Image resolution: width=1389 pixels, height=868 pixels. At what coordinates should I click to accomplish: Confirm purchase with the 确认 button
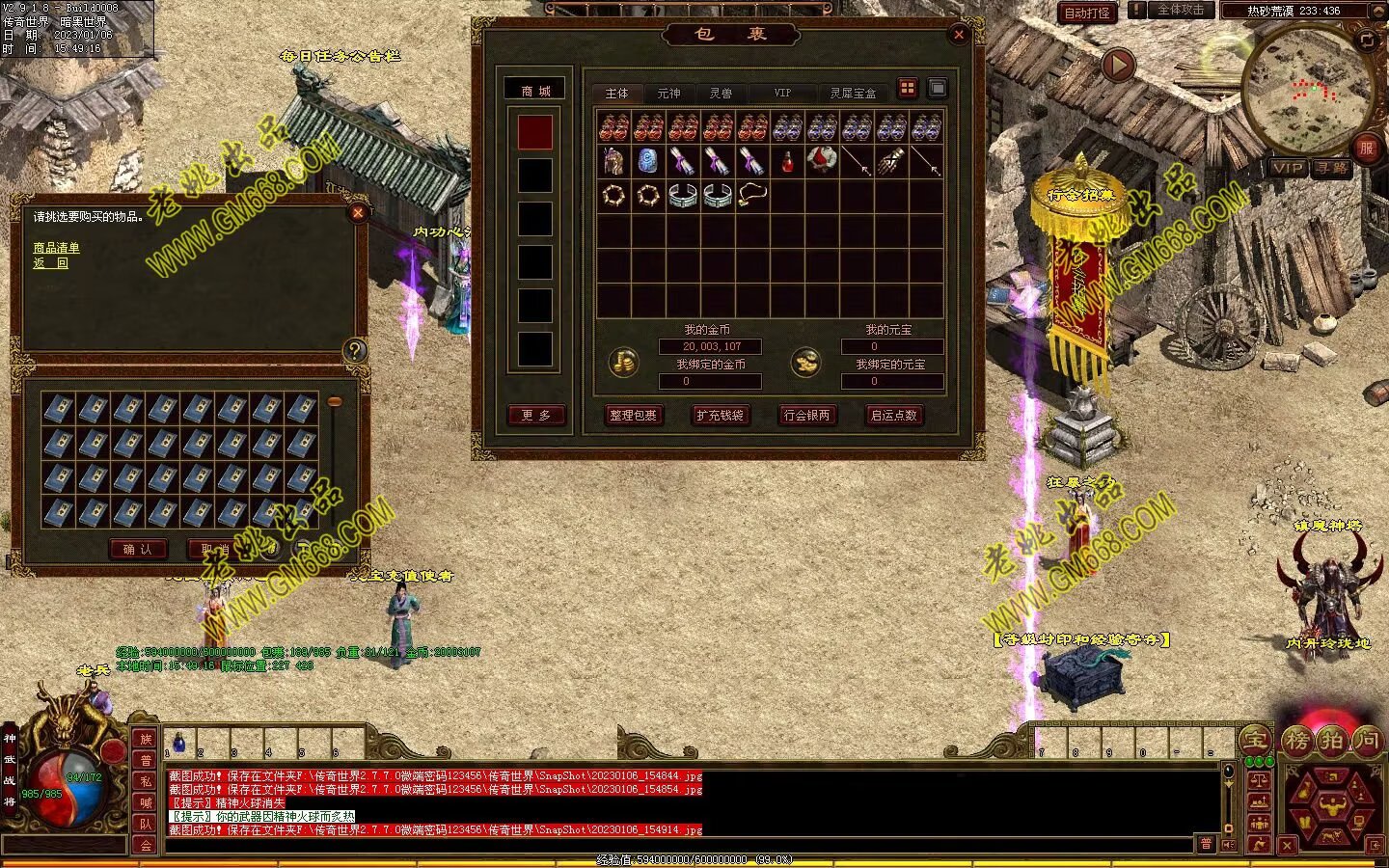pyautogui.click(x=138, y=549)
